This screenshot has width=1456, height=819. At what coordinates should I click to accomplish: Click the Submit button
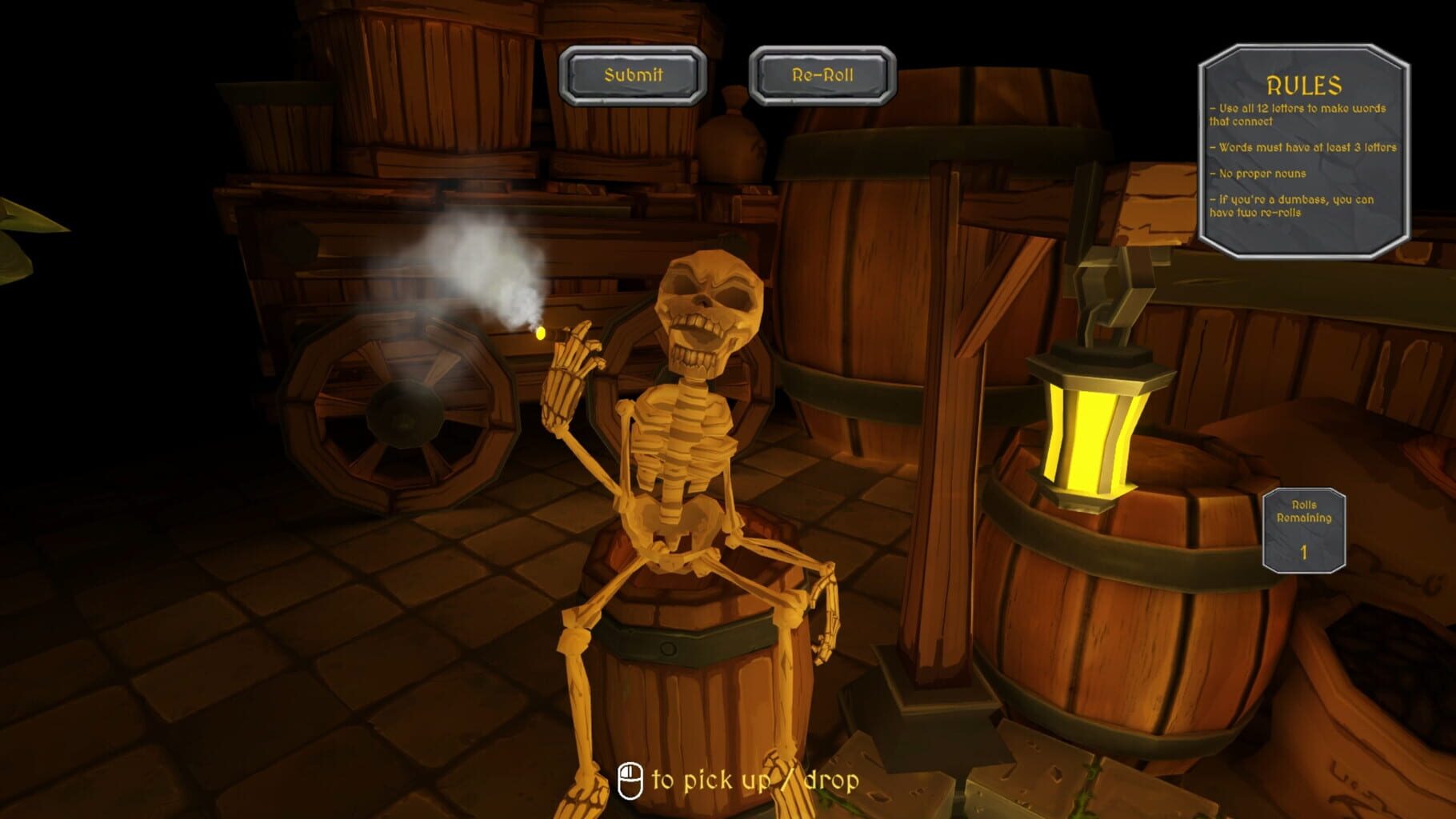coord(633,75)
